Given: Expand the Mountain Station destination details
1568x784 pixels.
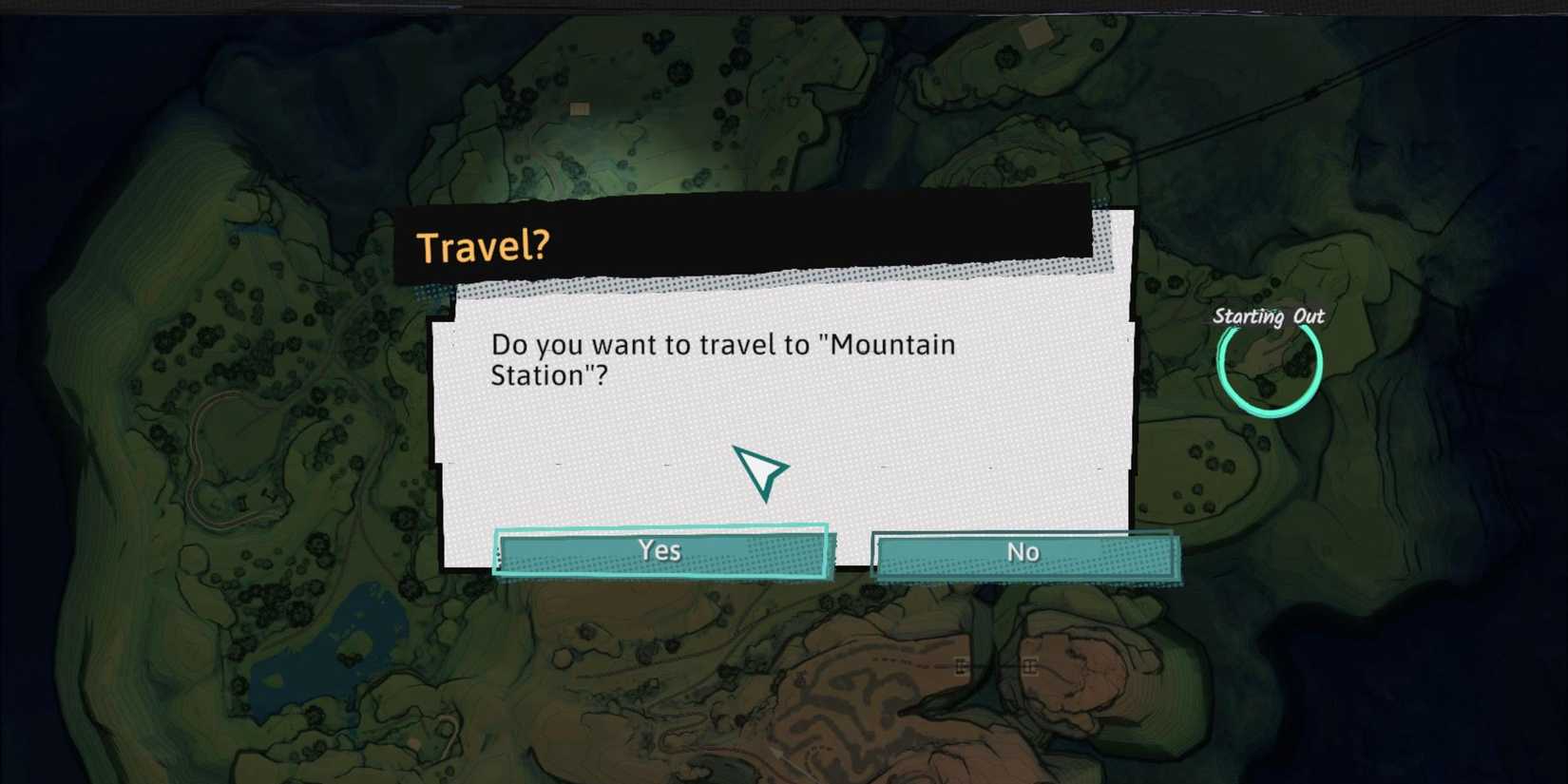Looking at the screenshot, I should tap(722, 359).
